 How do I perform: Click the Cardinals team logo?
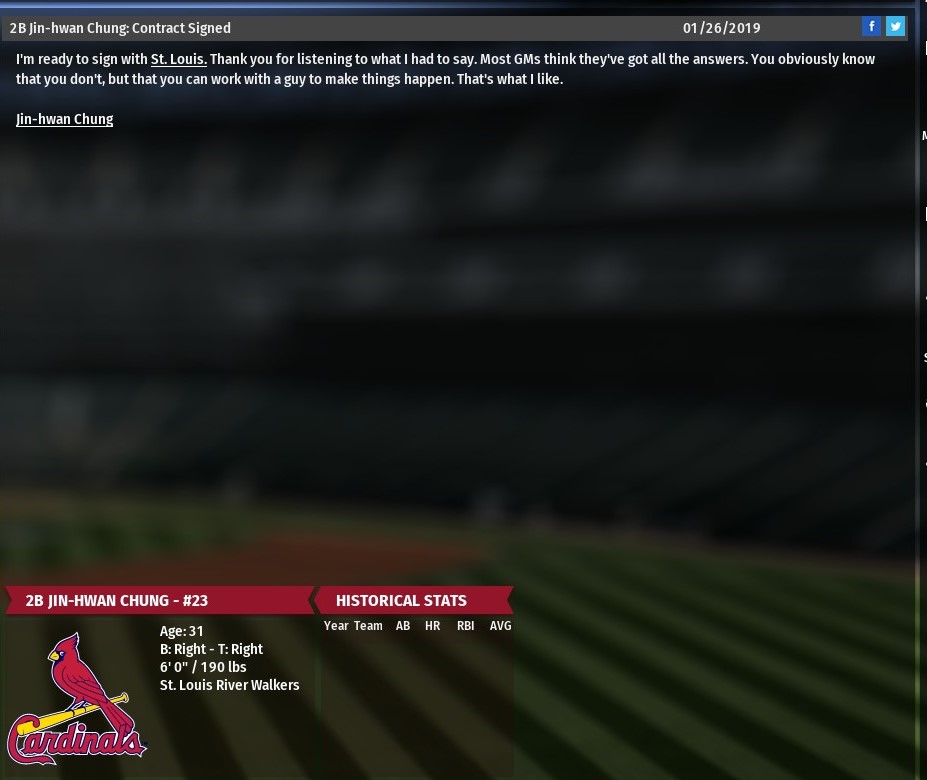point(77,700)
